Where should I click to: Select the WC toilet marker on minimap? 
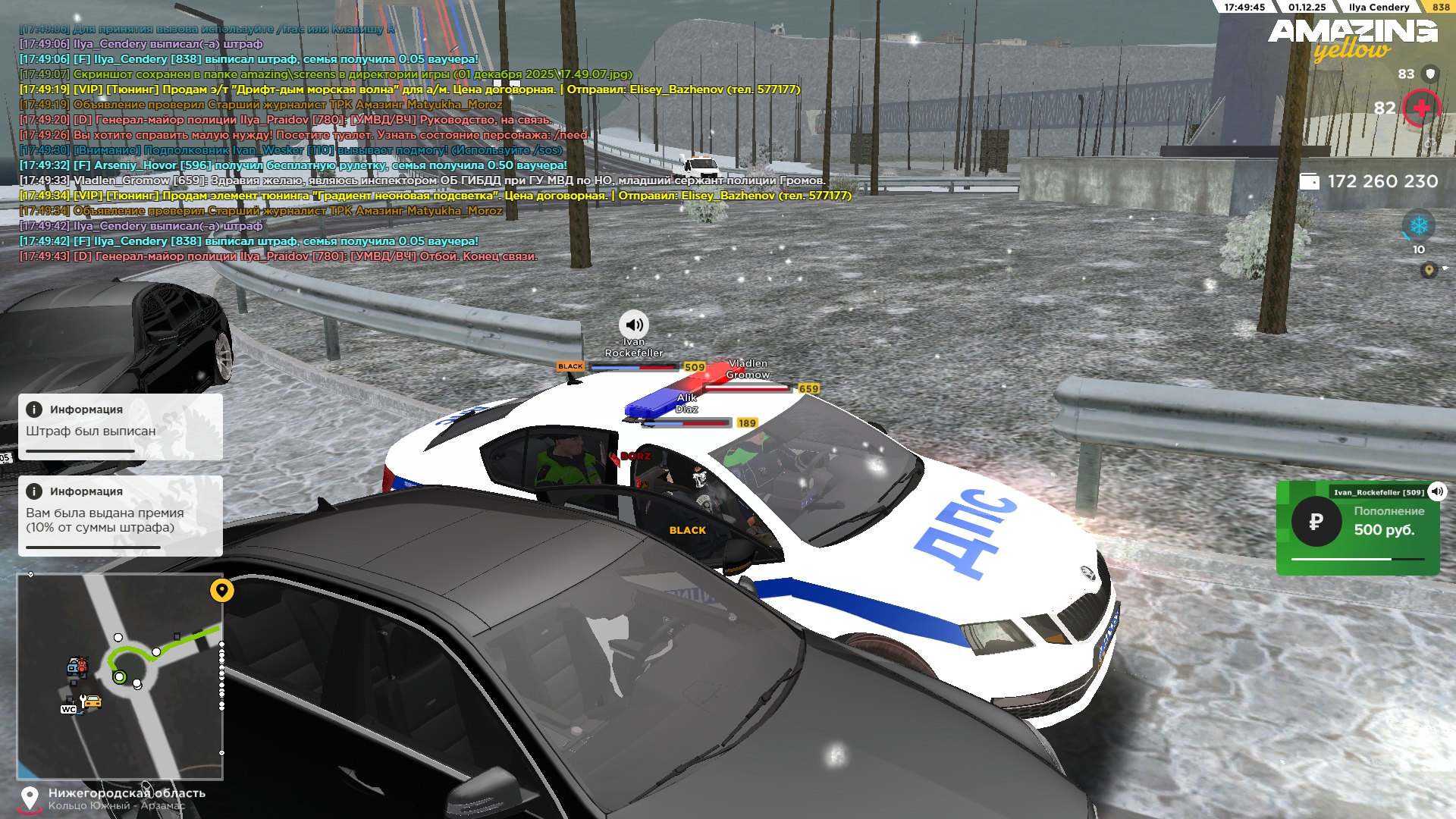68,710
